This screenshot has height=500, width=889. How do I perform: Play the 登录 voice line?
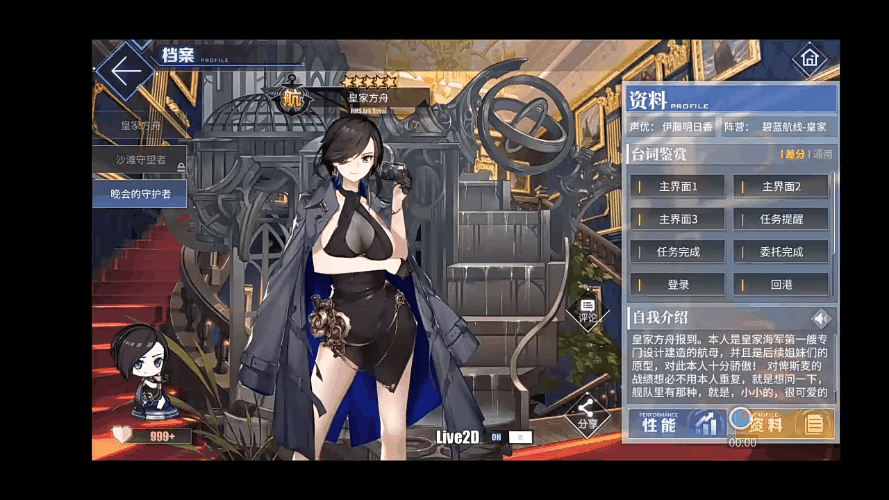pos(678,285)
